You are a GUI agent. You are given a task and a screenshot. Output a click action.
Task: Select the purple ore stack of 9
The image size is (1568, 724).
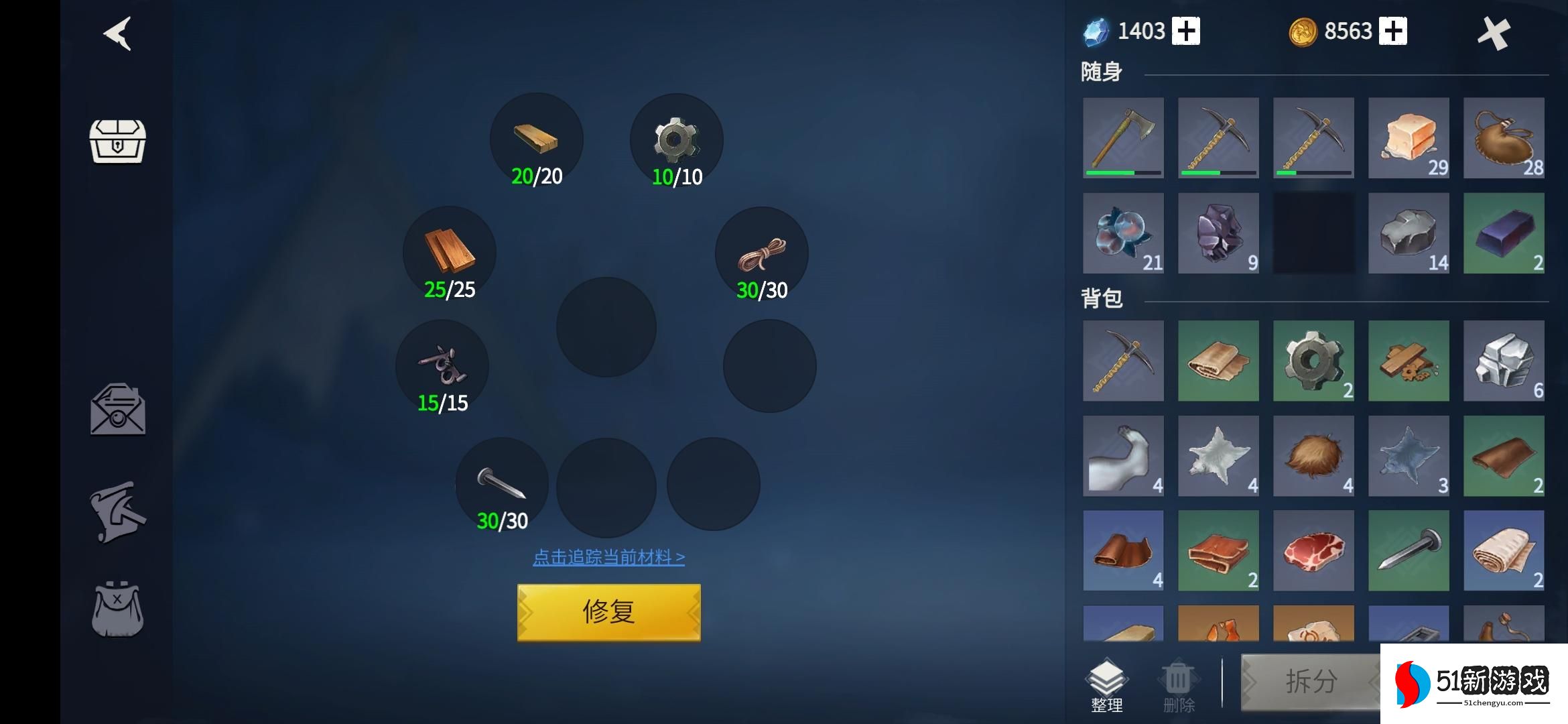(1218, 233)
